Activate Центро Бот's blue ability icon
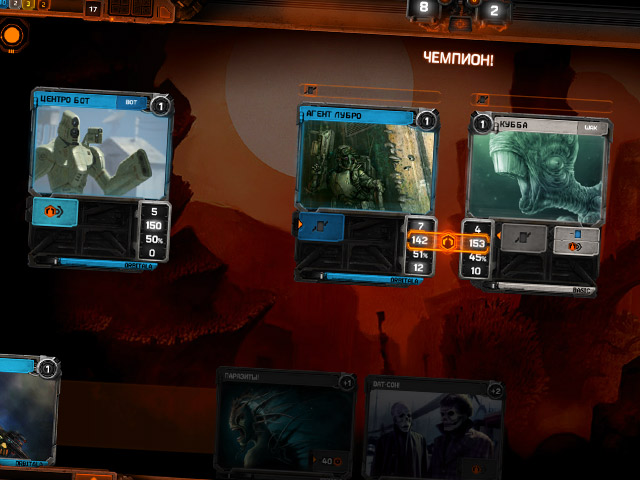 coord(56,213)
